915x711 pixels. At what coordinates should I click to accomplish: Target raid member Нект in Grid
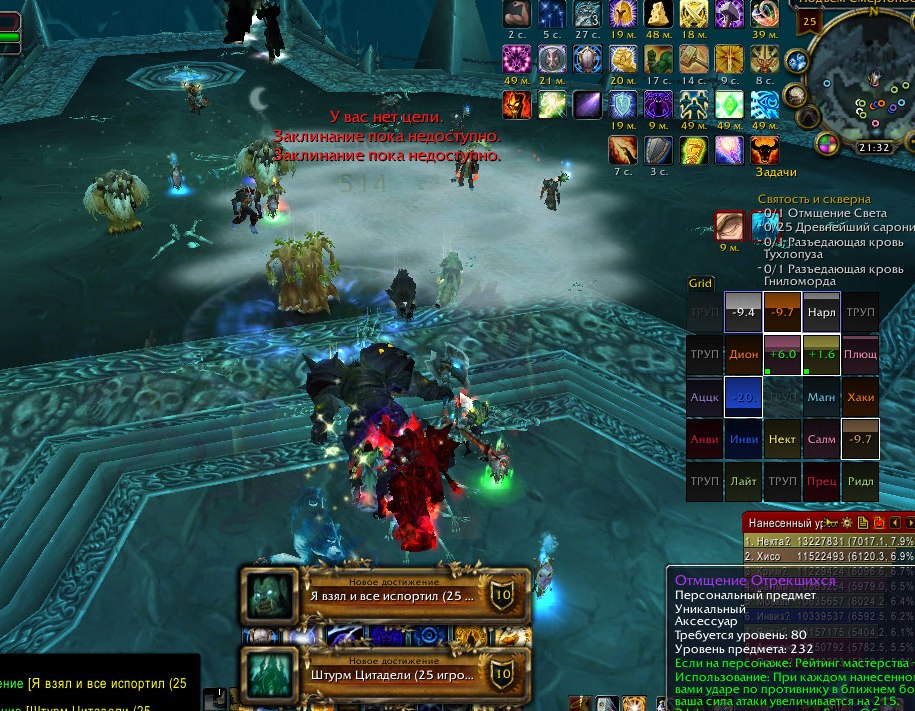click(782, 439)
